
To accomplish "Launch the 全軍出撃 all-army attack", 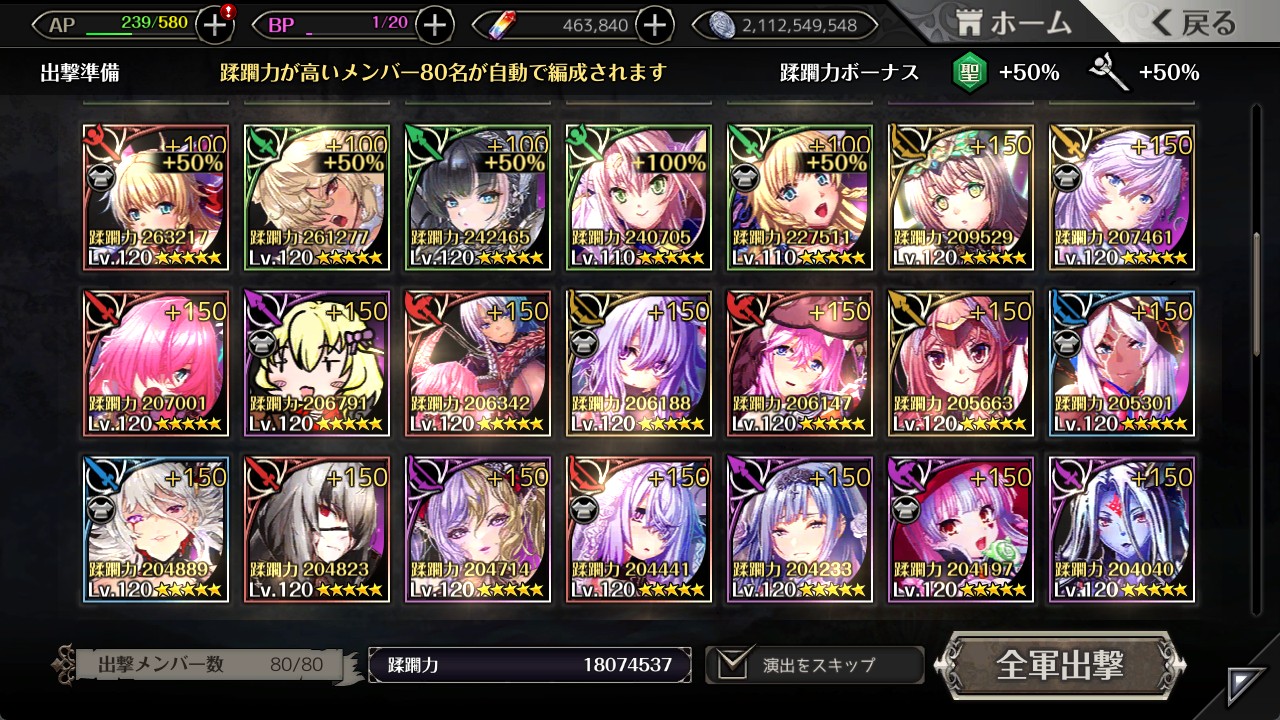I will [1060, 665].
